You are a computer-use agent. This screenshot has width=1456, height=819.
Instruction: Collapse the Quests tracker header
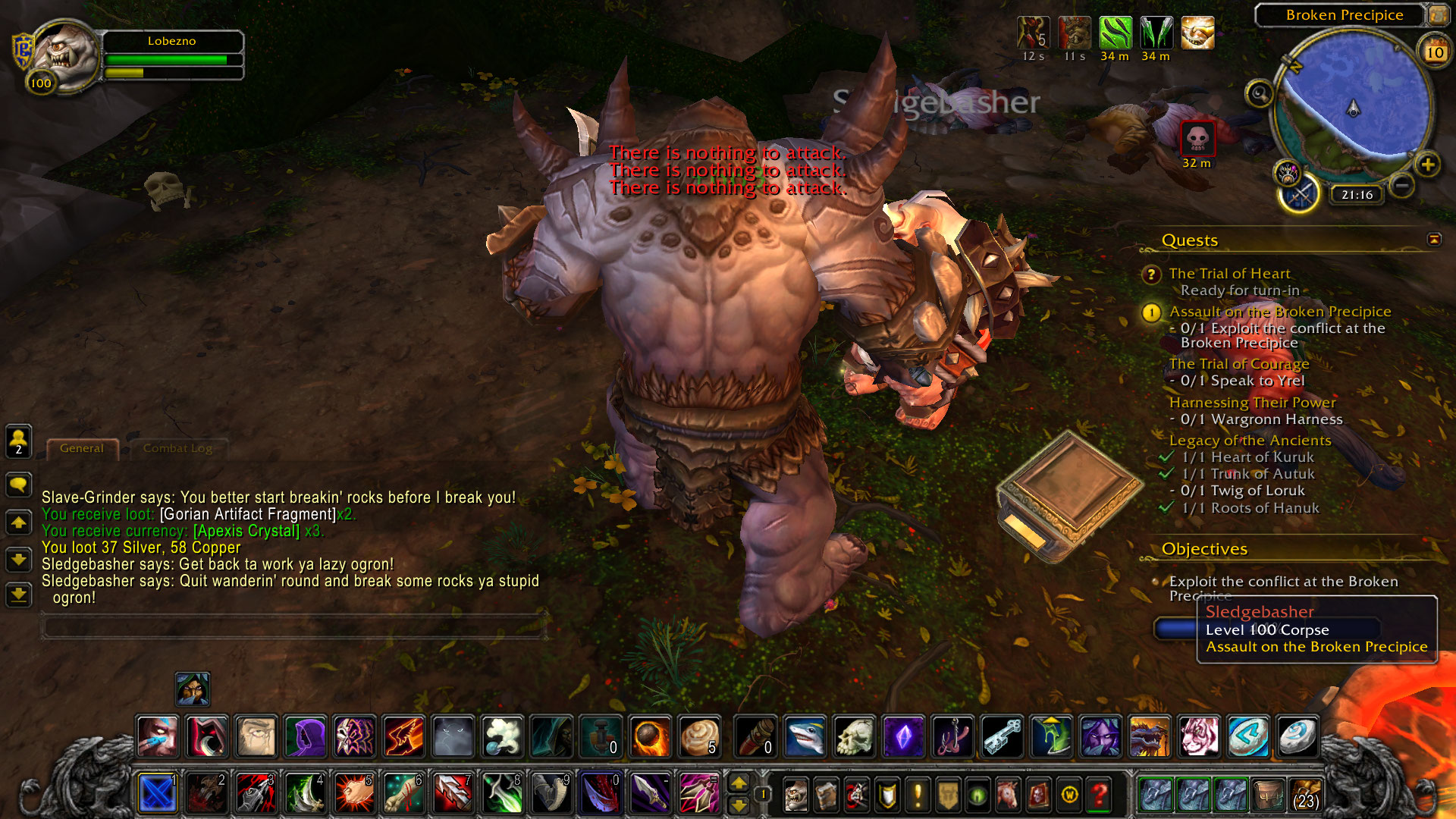point(1434,240)
